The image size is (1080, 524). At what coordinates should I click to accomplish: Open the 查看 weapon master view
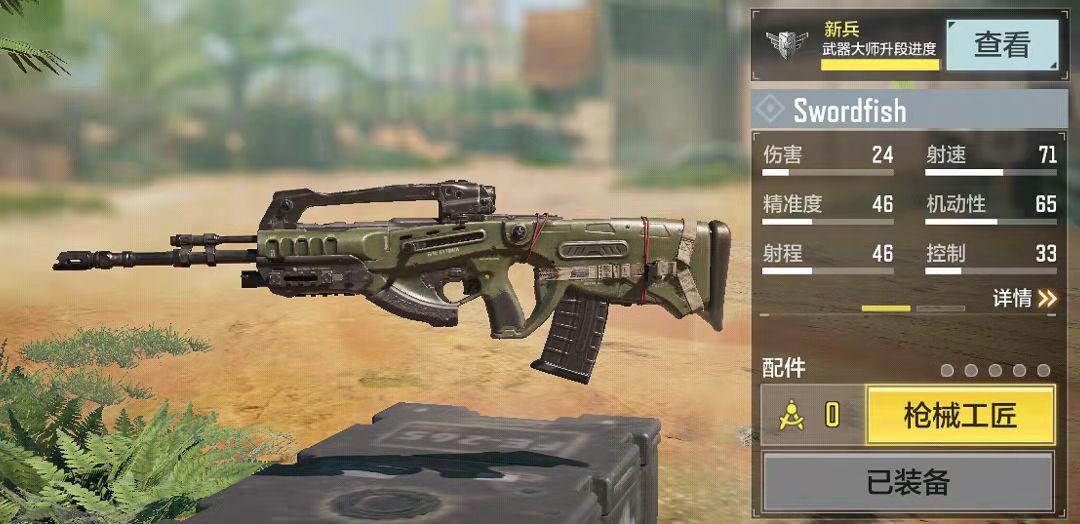click(x=1001, y=44)
